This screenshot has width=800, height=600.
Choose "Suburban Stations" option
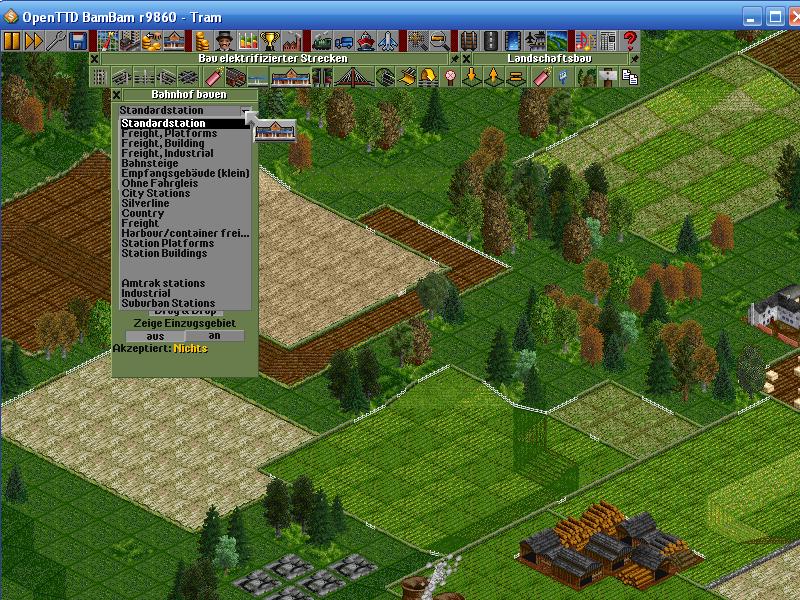168,303
